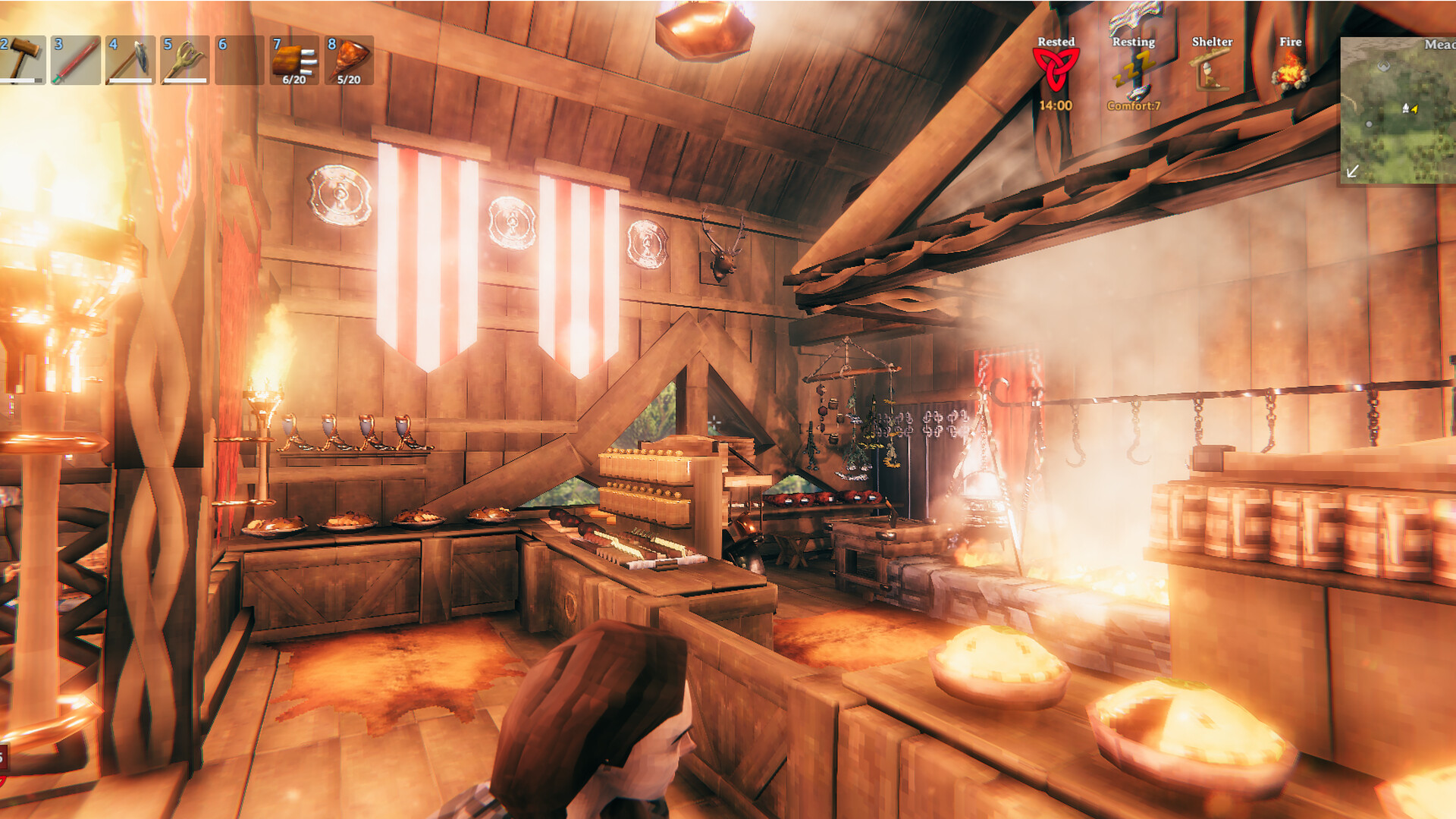Image resolution: width=1456 pixels, height=819 pixels.
Task: Click the empty hotbar slot 6
Action: point(239,61)
